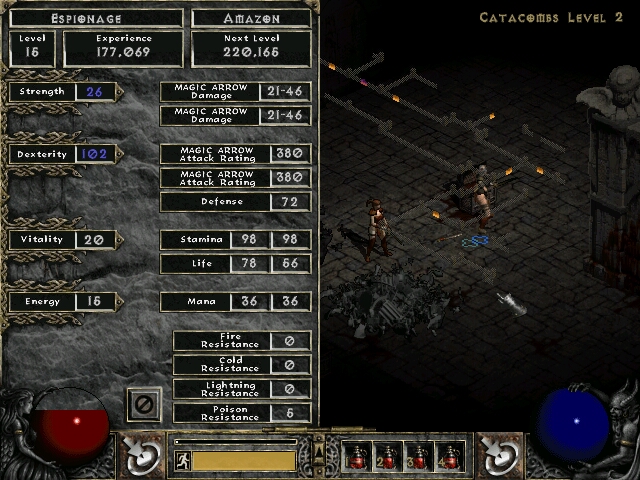Open the right mouse skill selector

497,455
